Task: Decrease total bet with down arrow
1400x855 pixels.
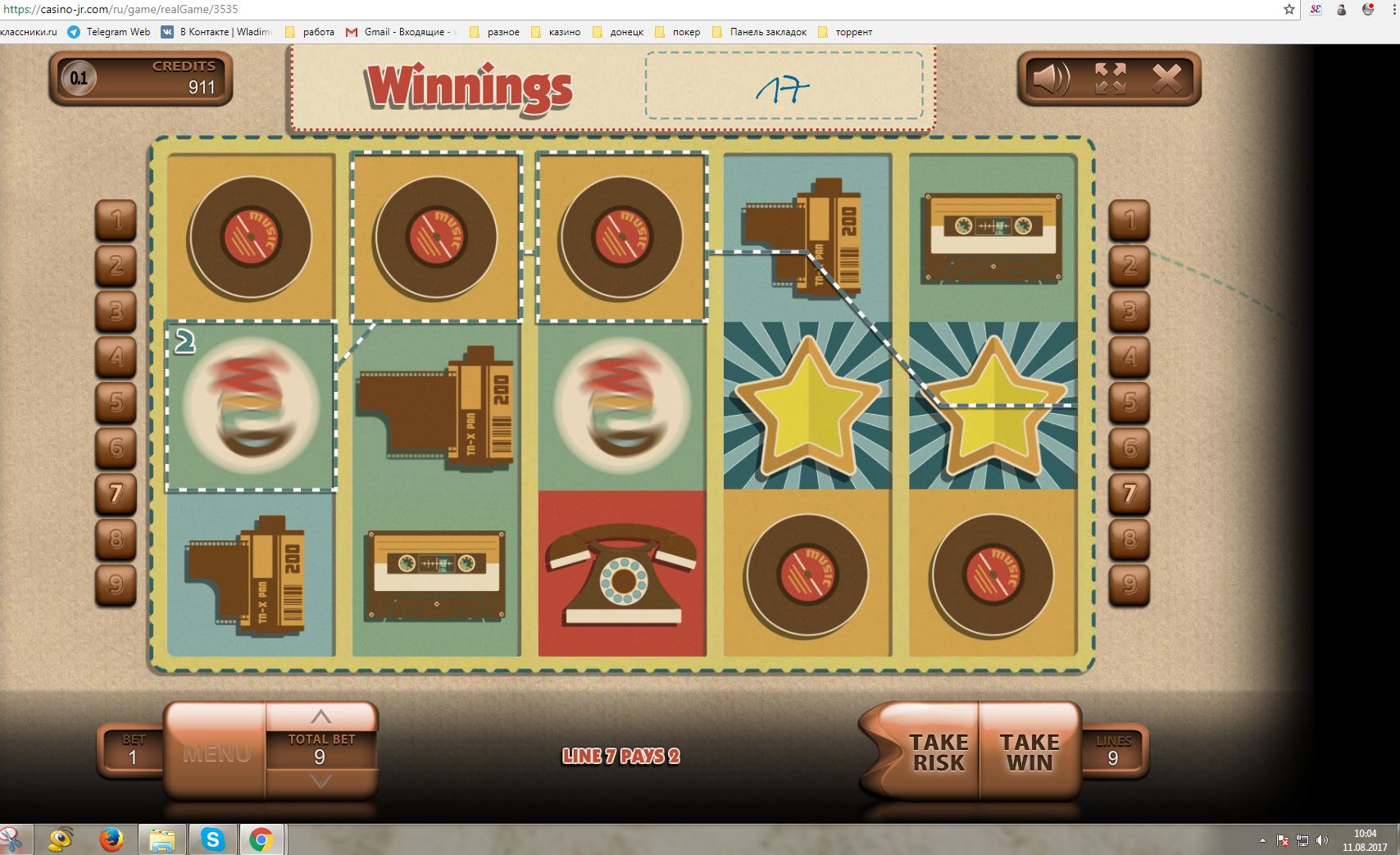Action: [321, 781]
